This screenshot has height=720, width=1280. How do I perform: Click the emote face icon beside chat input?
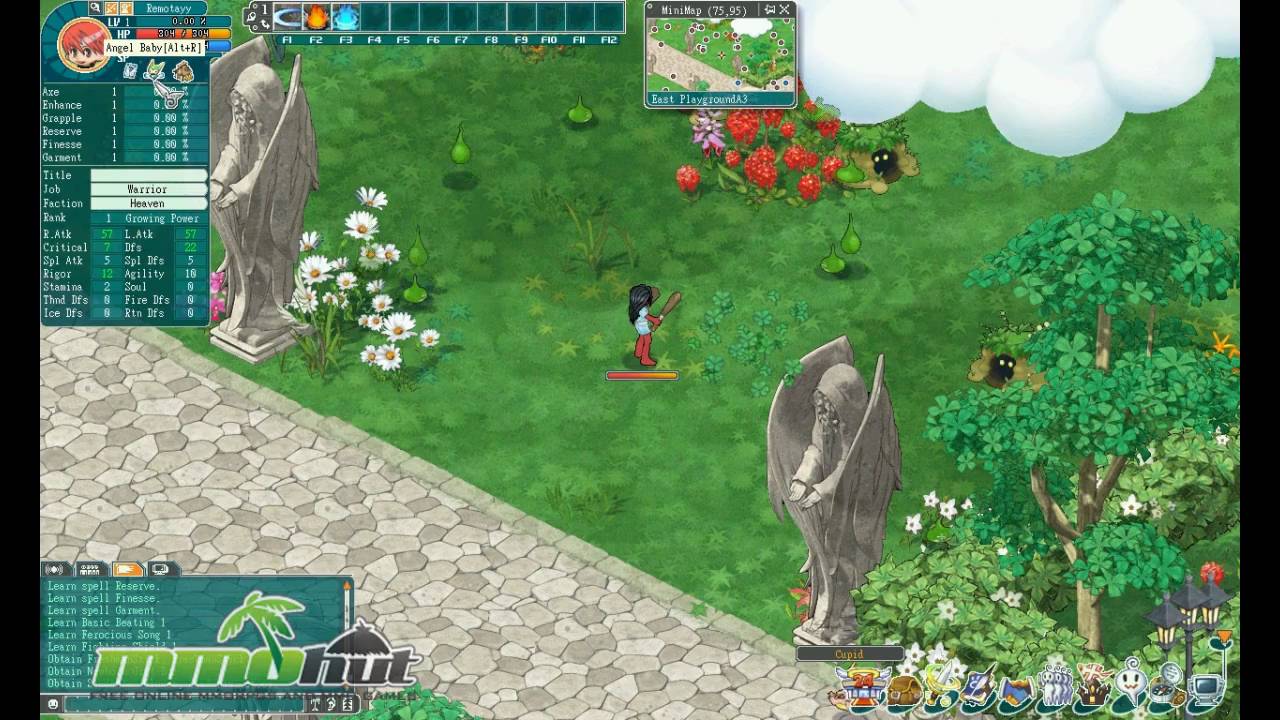[53, 703]
